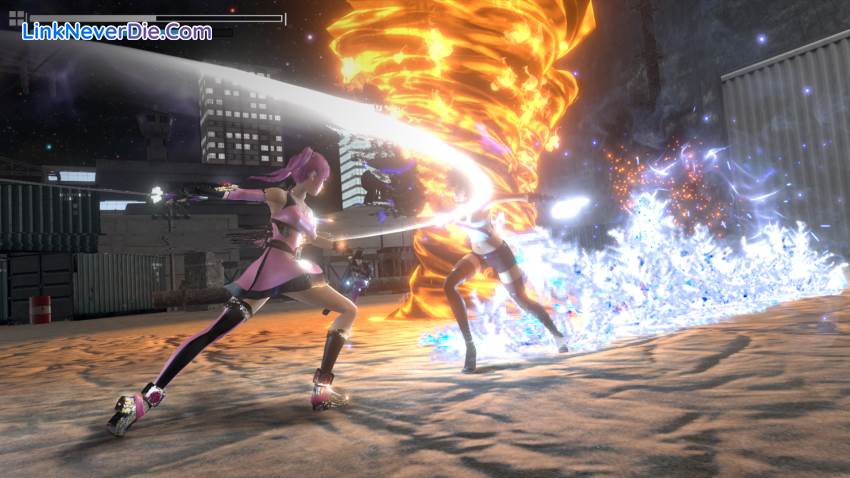Select the four-square grid icon beside the gauge
The height and width of the screenshot is (478, 850).
16,19
